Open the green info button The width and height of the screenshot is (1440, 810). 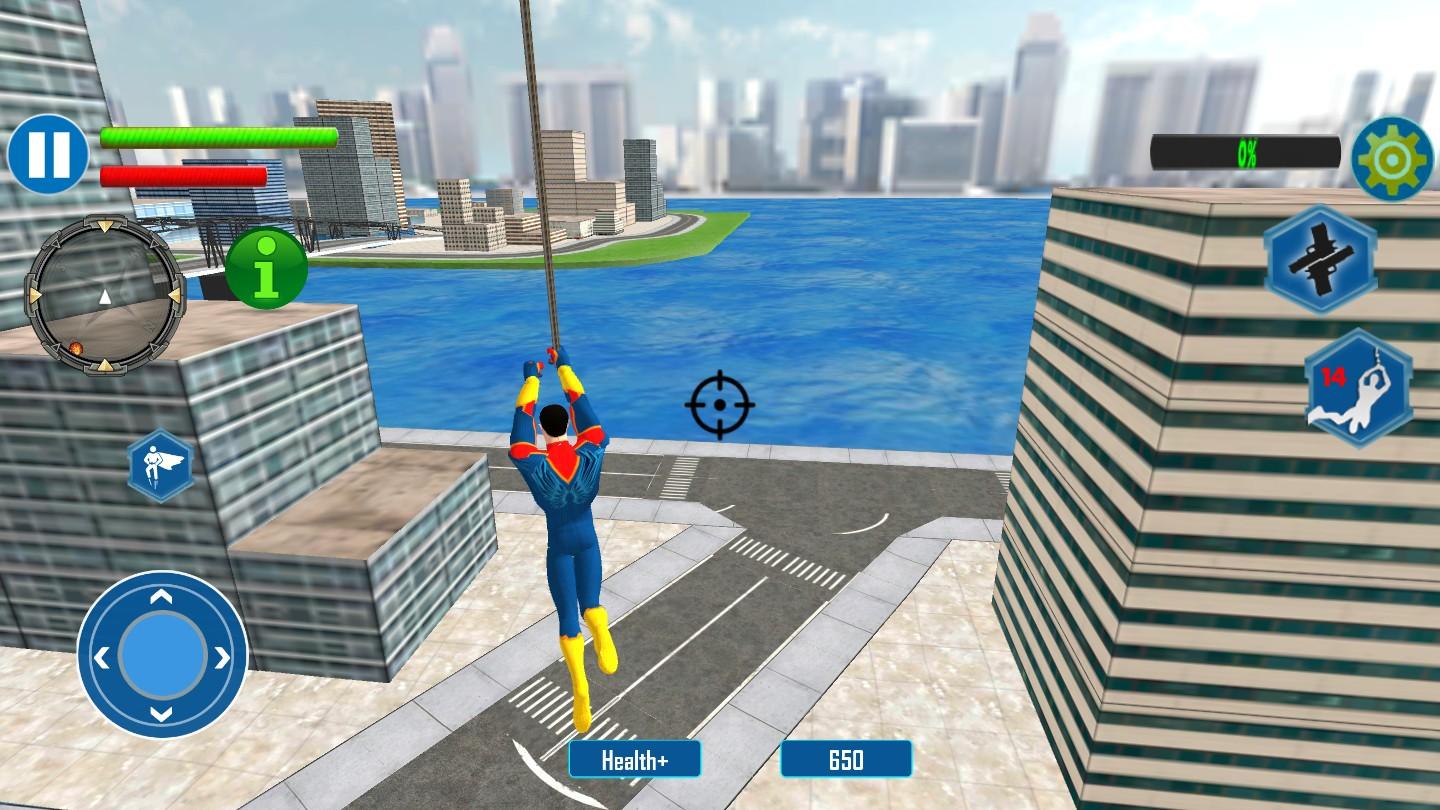point(265,268)
